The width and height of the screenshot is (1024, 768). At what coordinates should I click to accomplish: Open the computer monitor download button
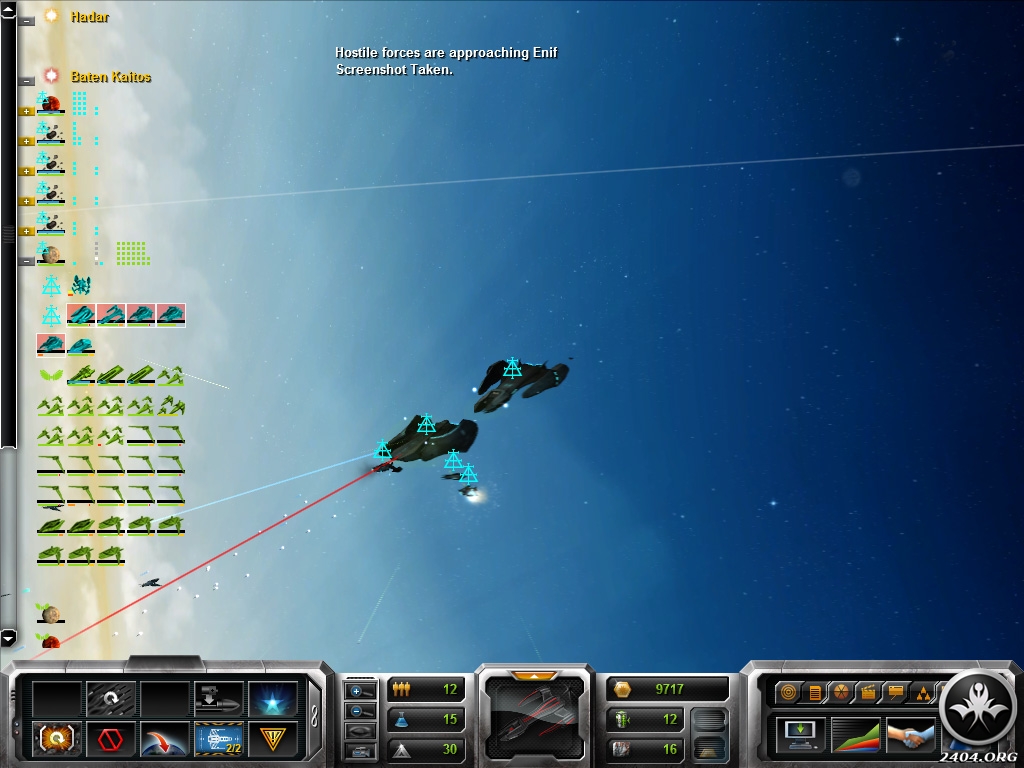point(801,735)
